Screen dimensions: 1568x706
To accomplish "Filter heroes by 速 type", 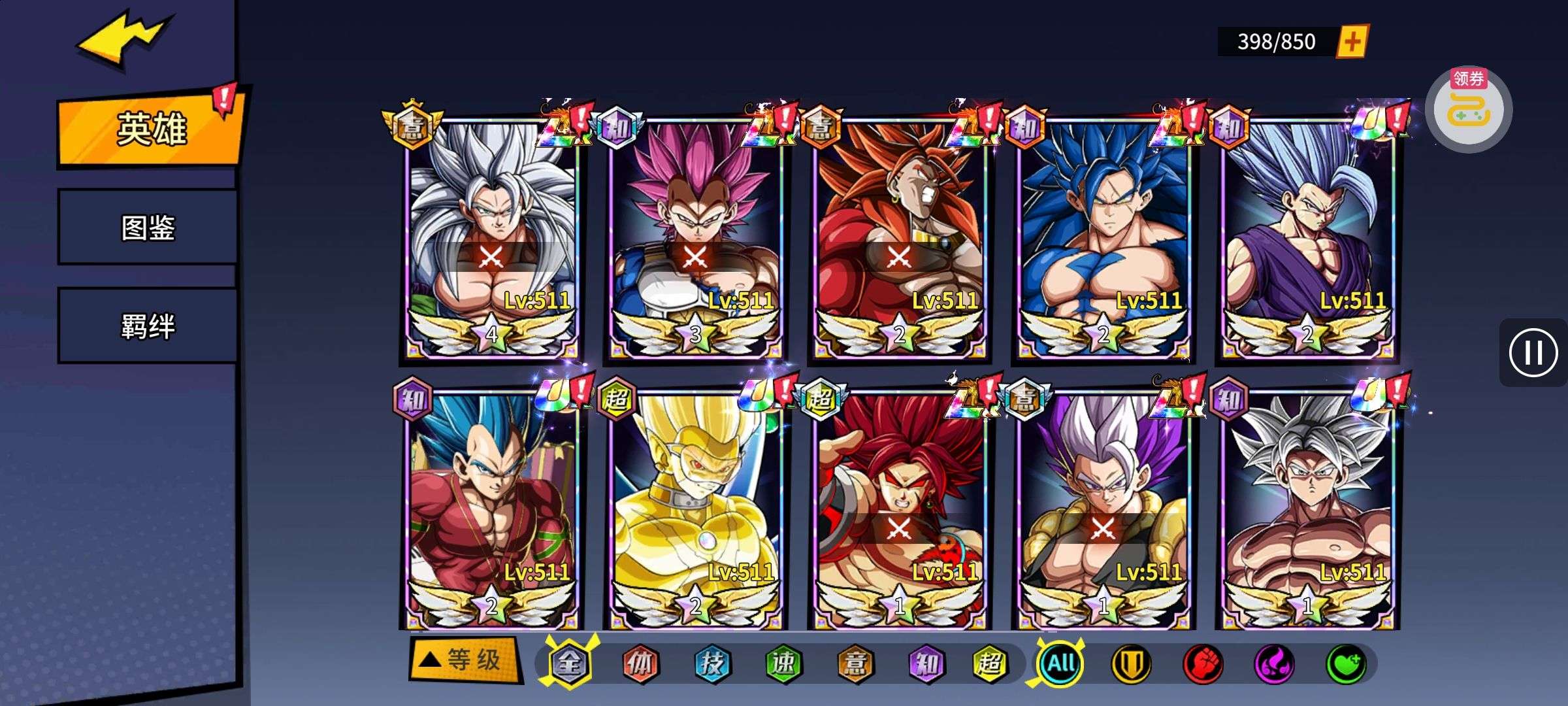I will click(783, 664).
